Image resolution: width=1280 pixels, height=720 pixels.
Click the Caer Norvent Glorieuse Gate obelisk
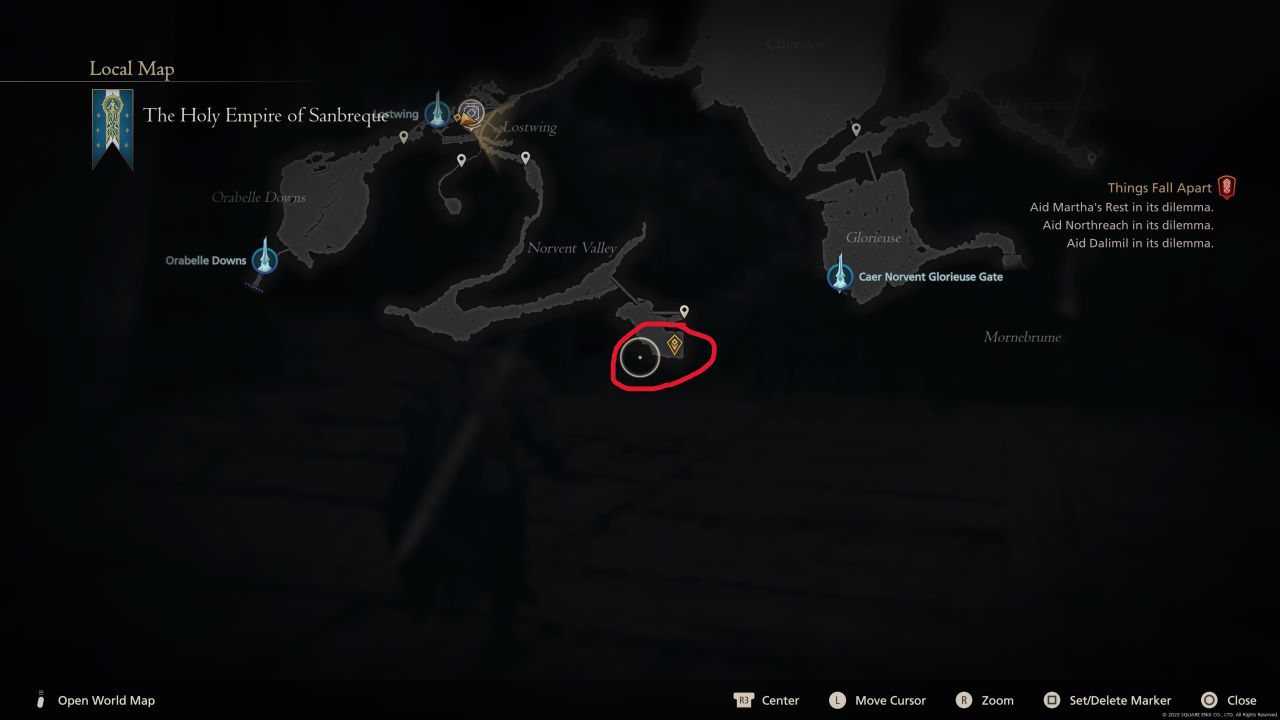840,272
